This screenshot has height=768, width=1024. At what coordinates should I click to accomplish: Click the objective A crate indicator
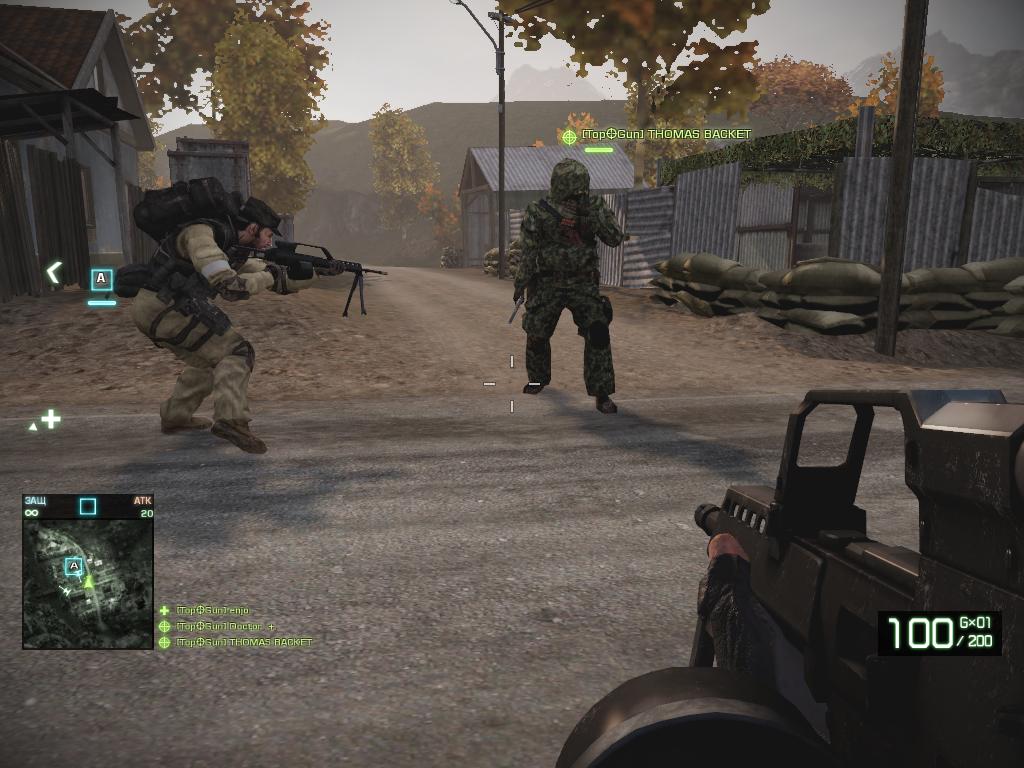101,279
